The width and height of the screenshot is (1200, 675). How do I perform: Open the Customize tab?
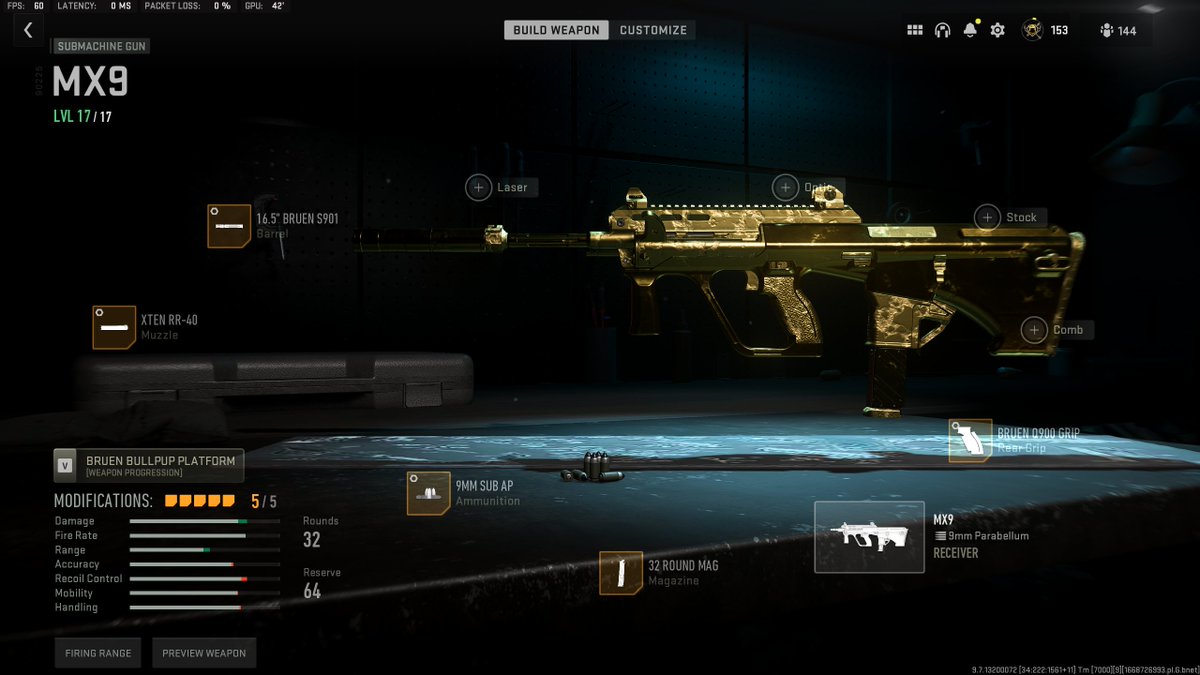click(653, 30)
